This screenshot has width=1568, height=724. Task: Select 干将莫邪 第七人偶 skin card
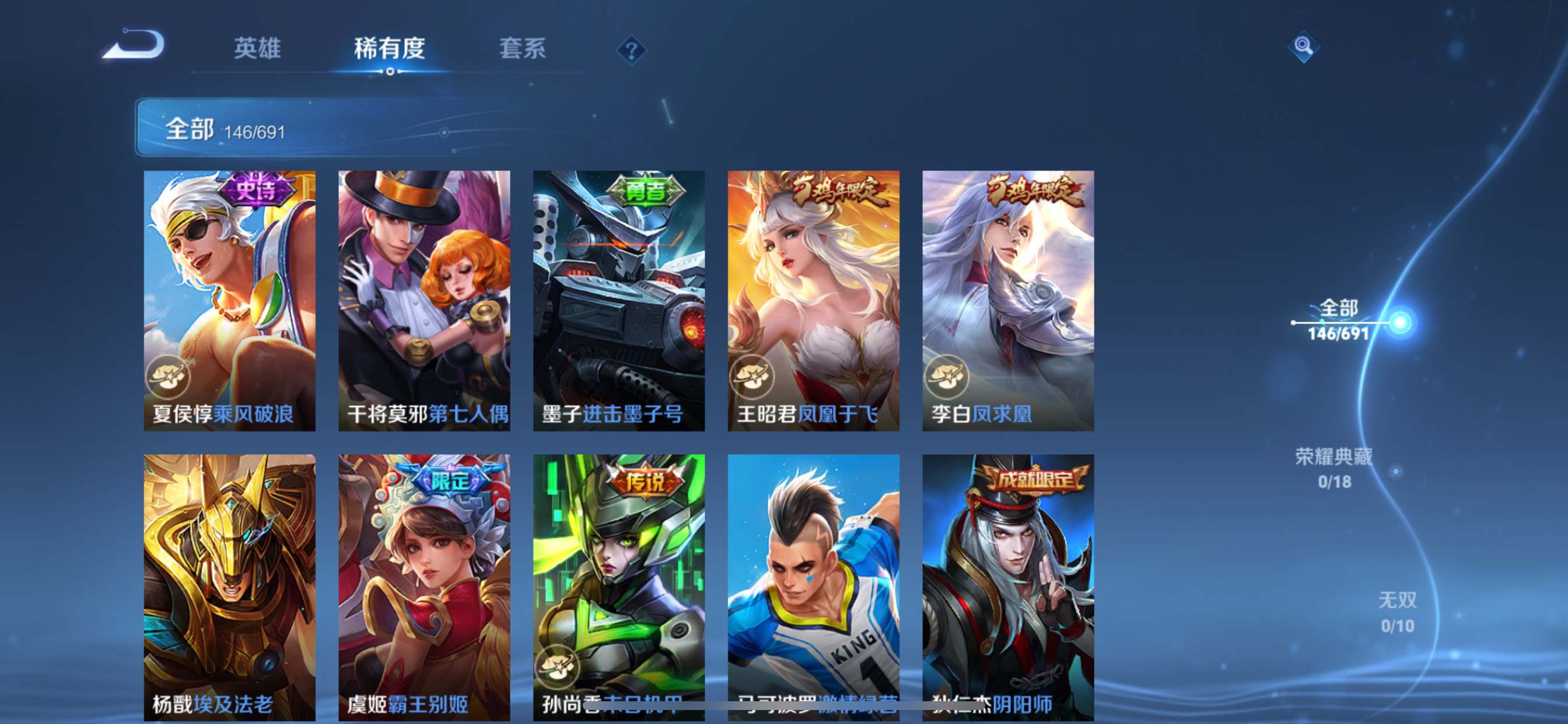[x=424, y=301]
